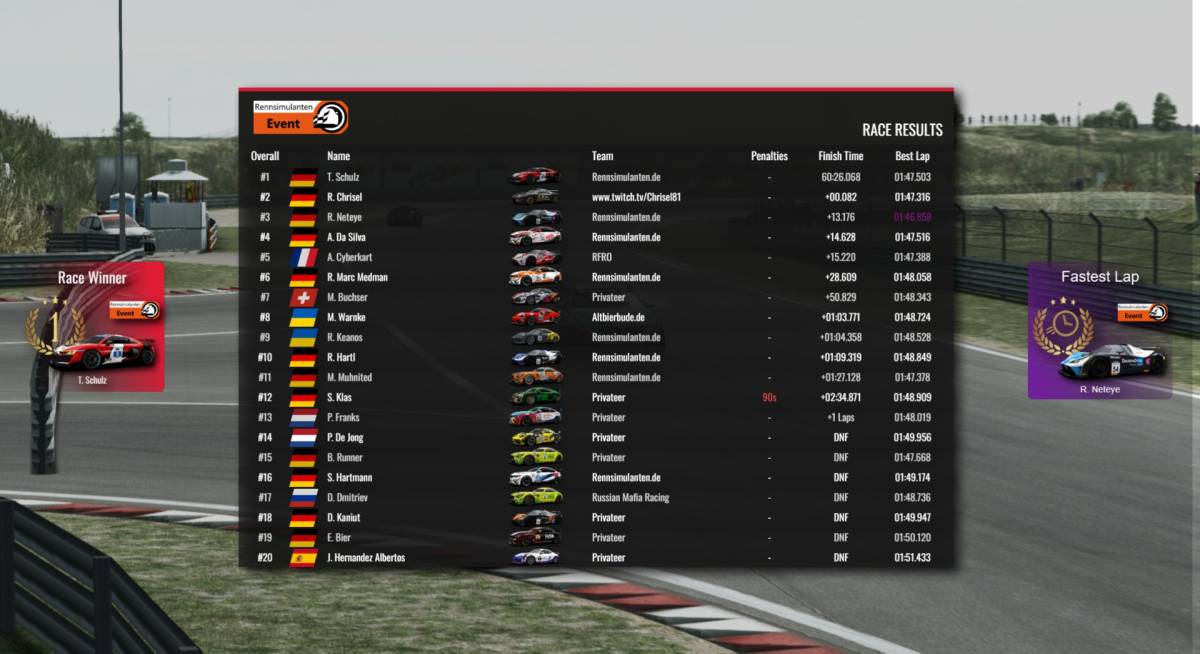This screenshot has width=1200, height=654.
Task: Select the A. Cyberkart results entry
Action: pyautogui.click(x=596, y=257)
